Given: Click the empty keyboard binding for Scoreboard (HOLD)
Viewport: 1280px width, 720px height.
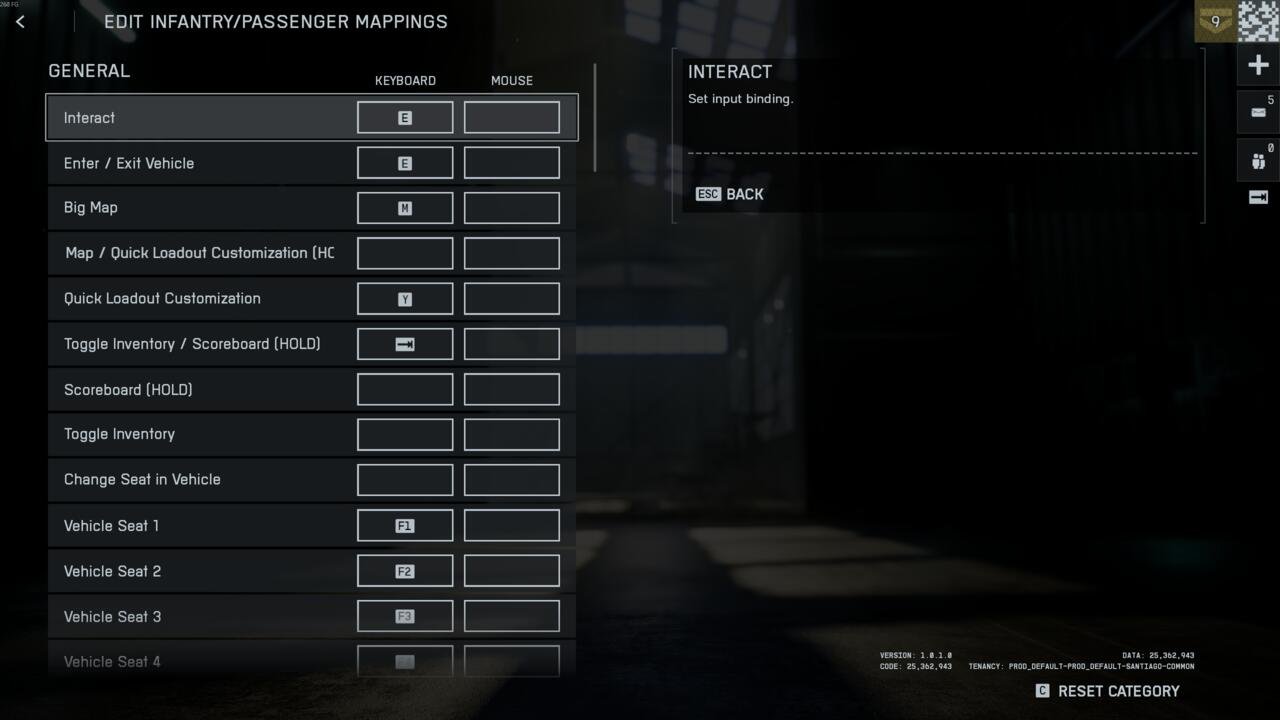Looking at the screenshot, I should point(404,389).
